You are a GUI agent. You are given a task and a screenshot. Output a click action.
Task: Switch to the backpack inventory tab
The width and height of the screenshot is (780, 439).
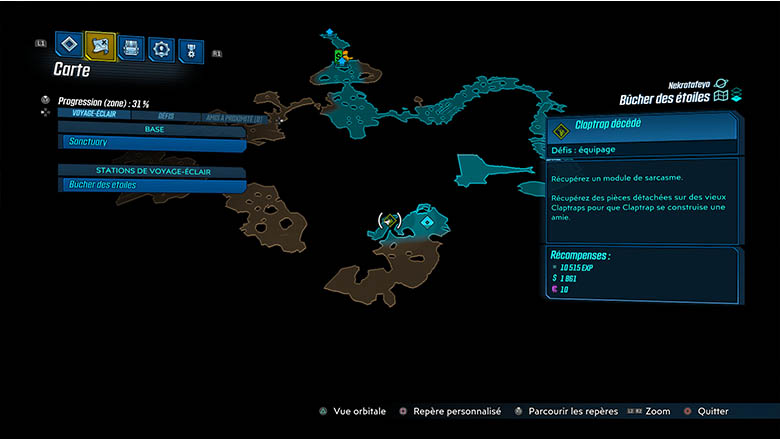click(131, 47)
